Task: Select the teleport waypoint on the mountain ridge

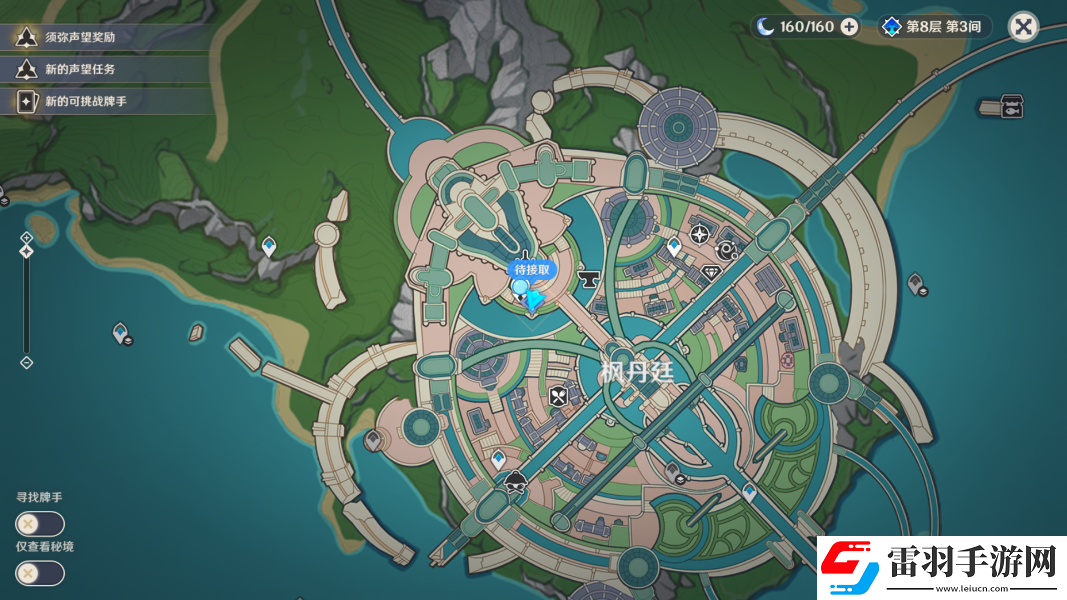Action: [268, 245]
